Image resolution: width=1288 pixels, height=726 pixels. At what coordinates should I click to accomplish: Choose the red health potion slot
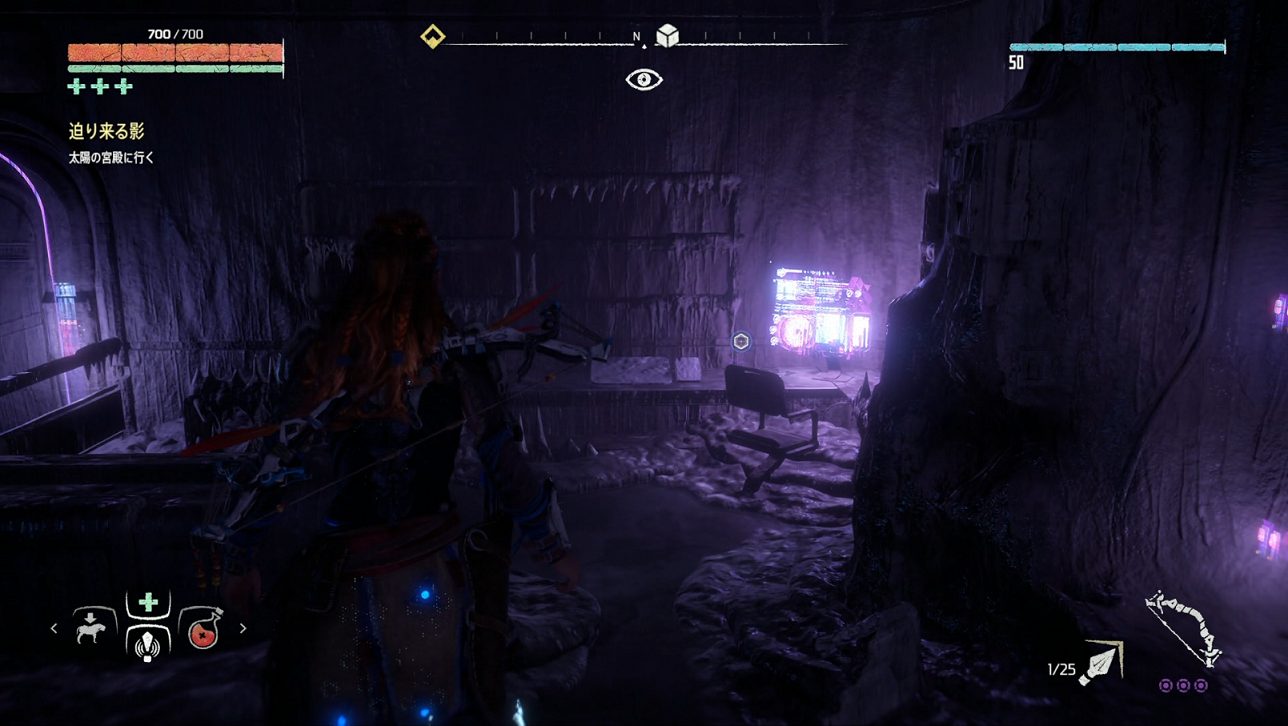point(203,630)
